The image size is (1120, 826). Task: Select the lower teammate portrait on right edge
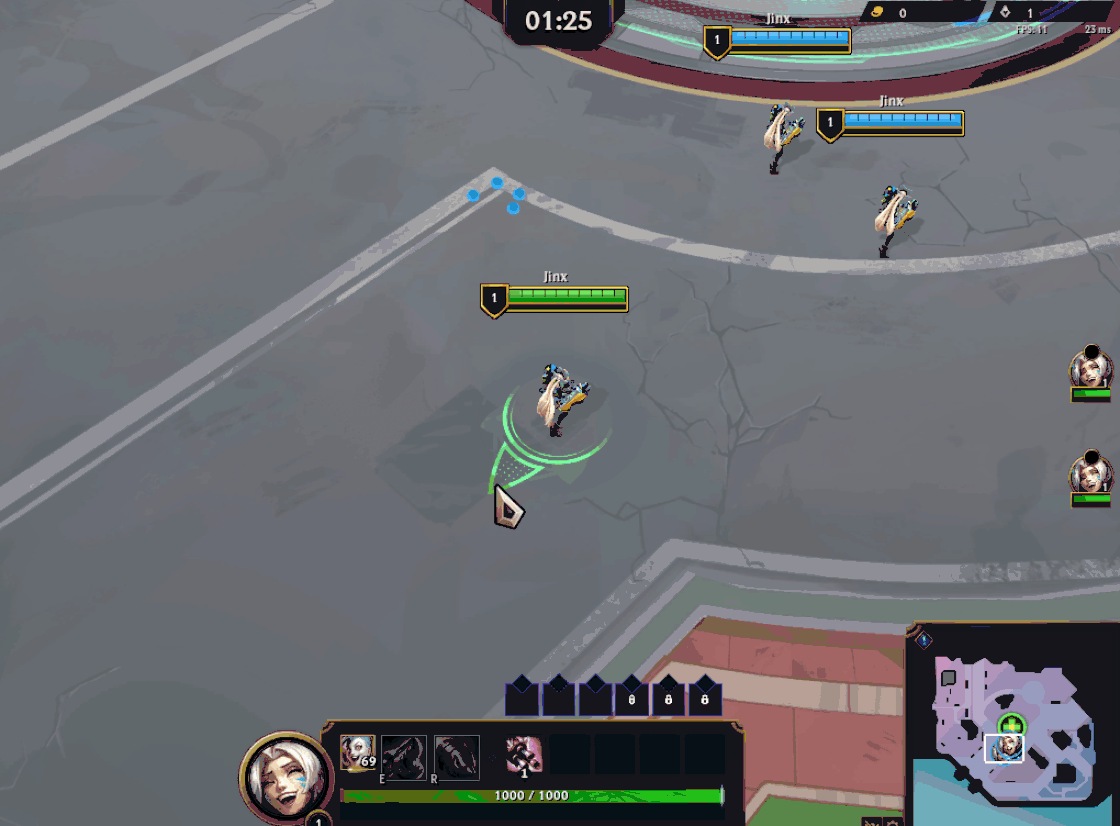(1090, 474)
